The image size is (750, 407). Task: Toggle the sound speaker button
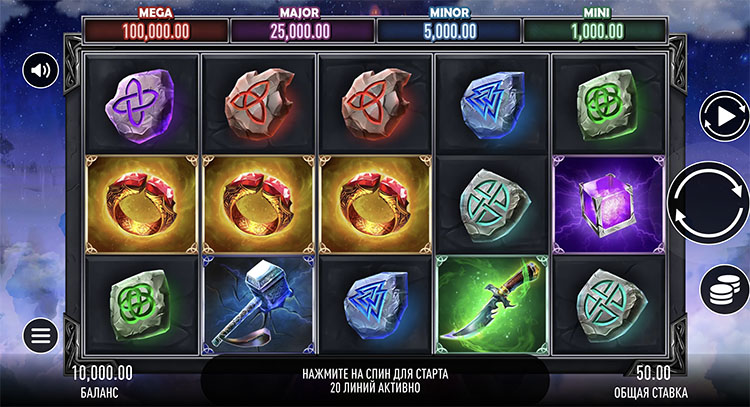tap(41, 70)
